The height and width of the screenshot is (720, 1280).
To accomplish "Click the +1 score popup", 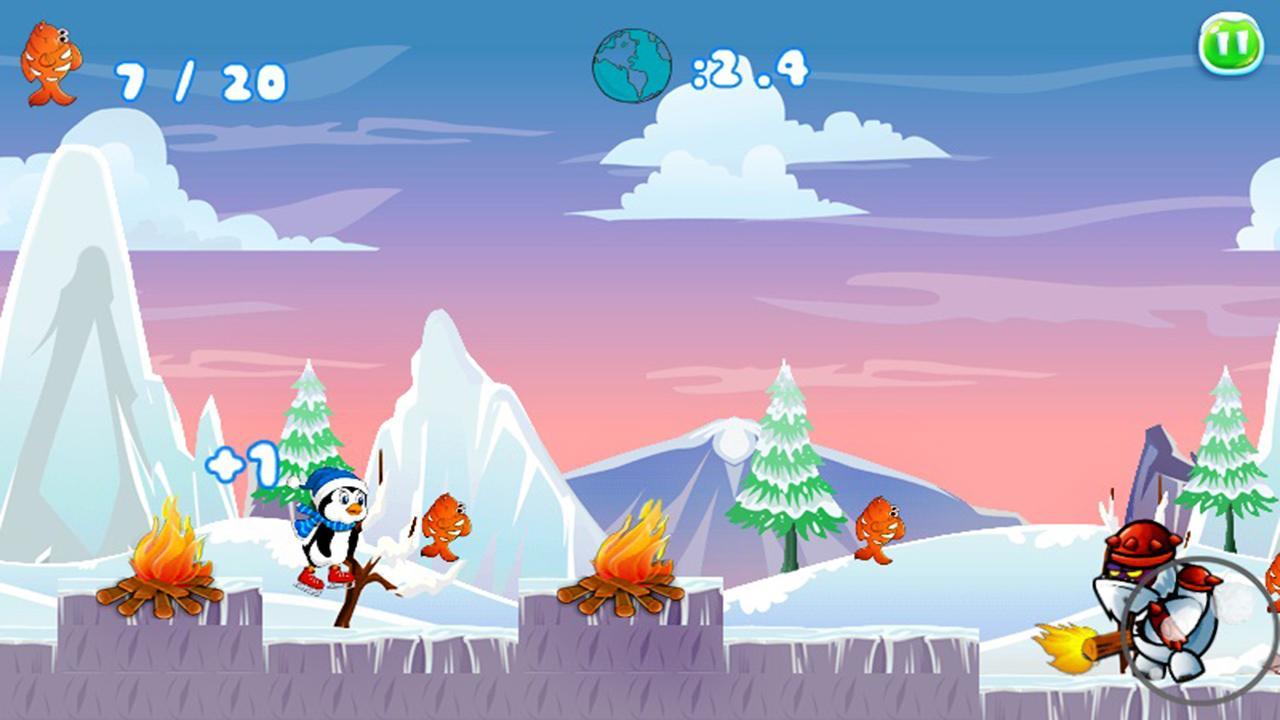I will [x=243, y=463].
